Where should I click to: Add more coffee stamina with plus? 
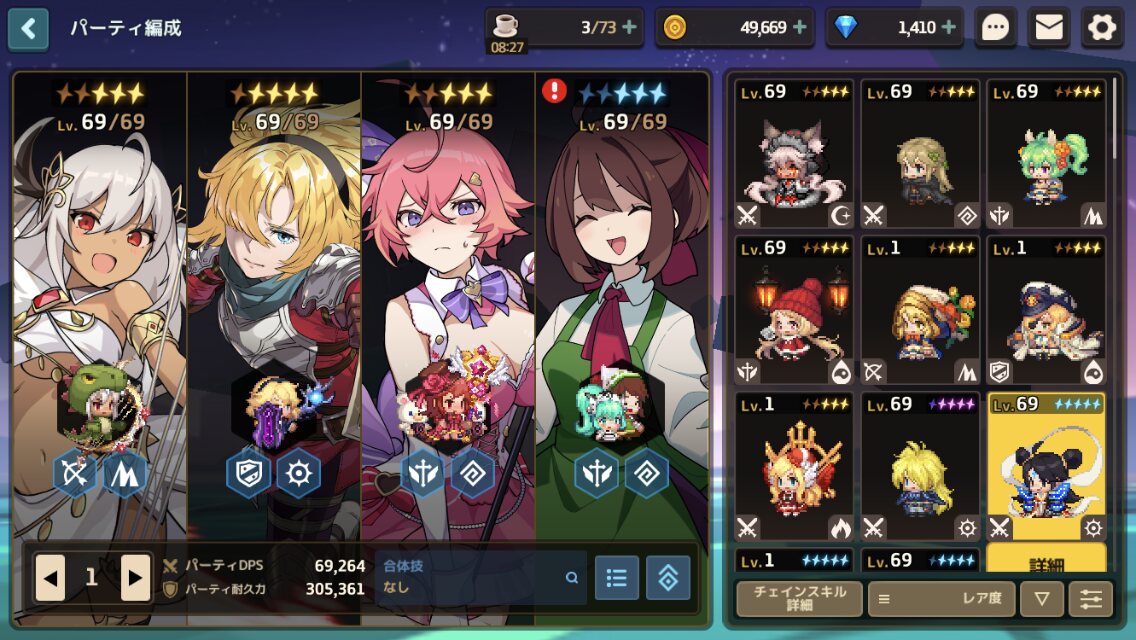pos(630,28)
